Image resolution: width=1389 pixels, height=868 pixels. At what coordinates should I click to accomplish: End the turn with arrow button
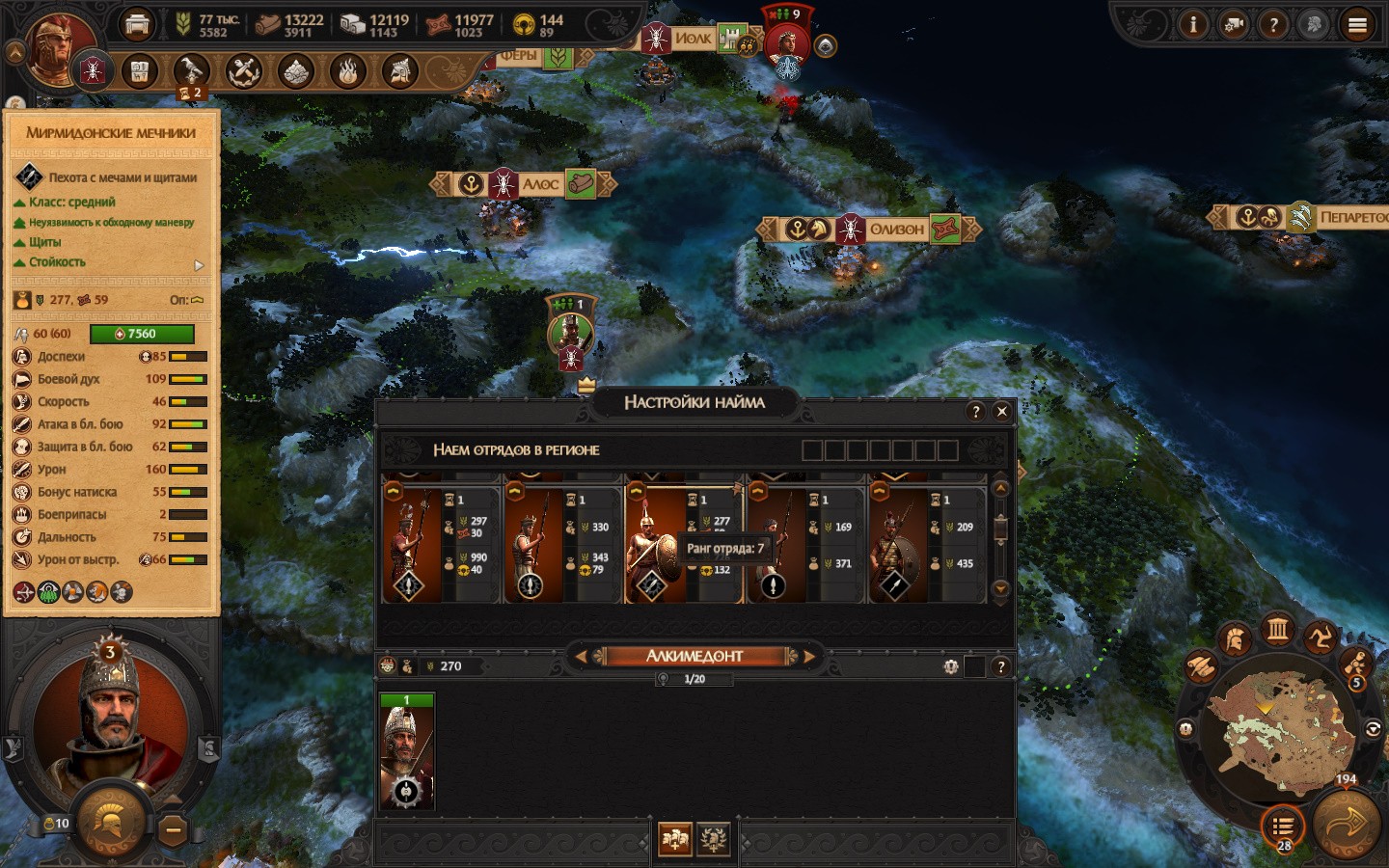1348,826
